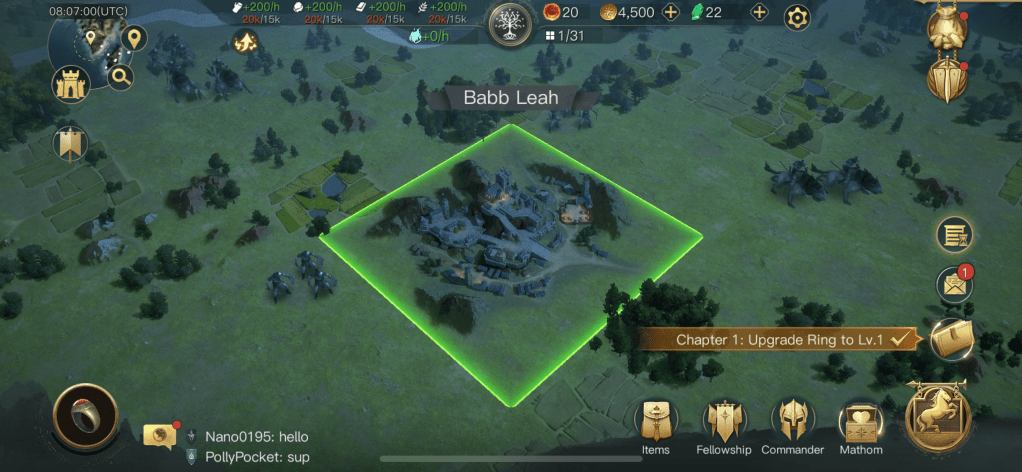
Task: Open the magnifying glass map search
Action: click(121, 76)
